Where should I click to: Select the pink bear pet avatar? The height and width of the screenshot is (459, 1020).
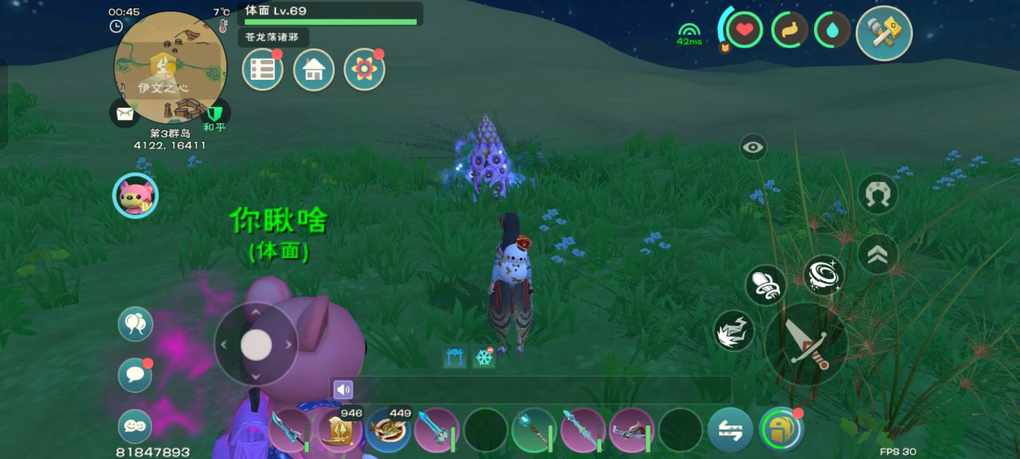[134, 195]
